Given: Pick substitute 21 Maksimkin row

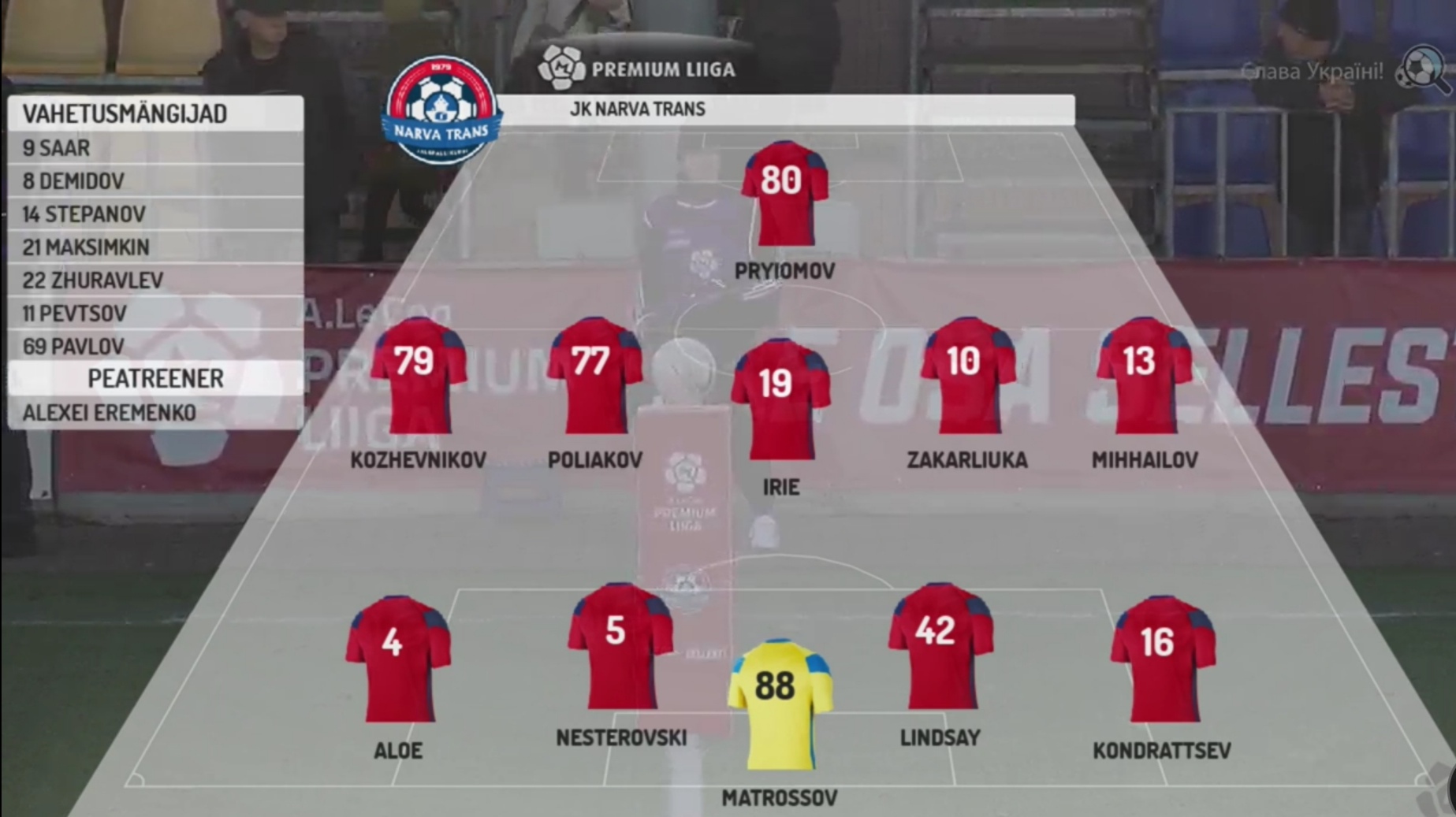Looking at the screenshot, I should pos(155,247).
